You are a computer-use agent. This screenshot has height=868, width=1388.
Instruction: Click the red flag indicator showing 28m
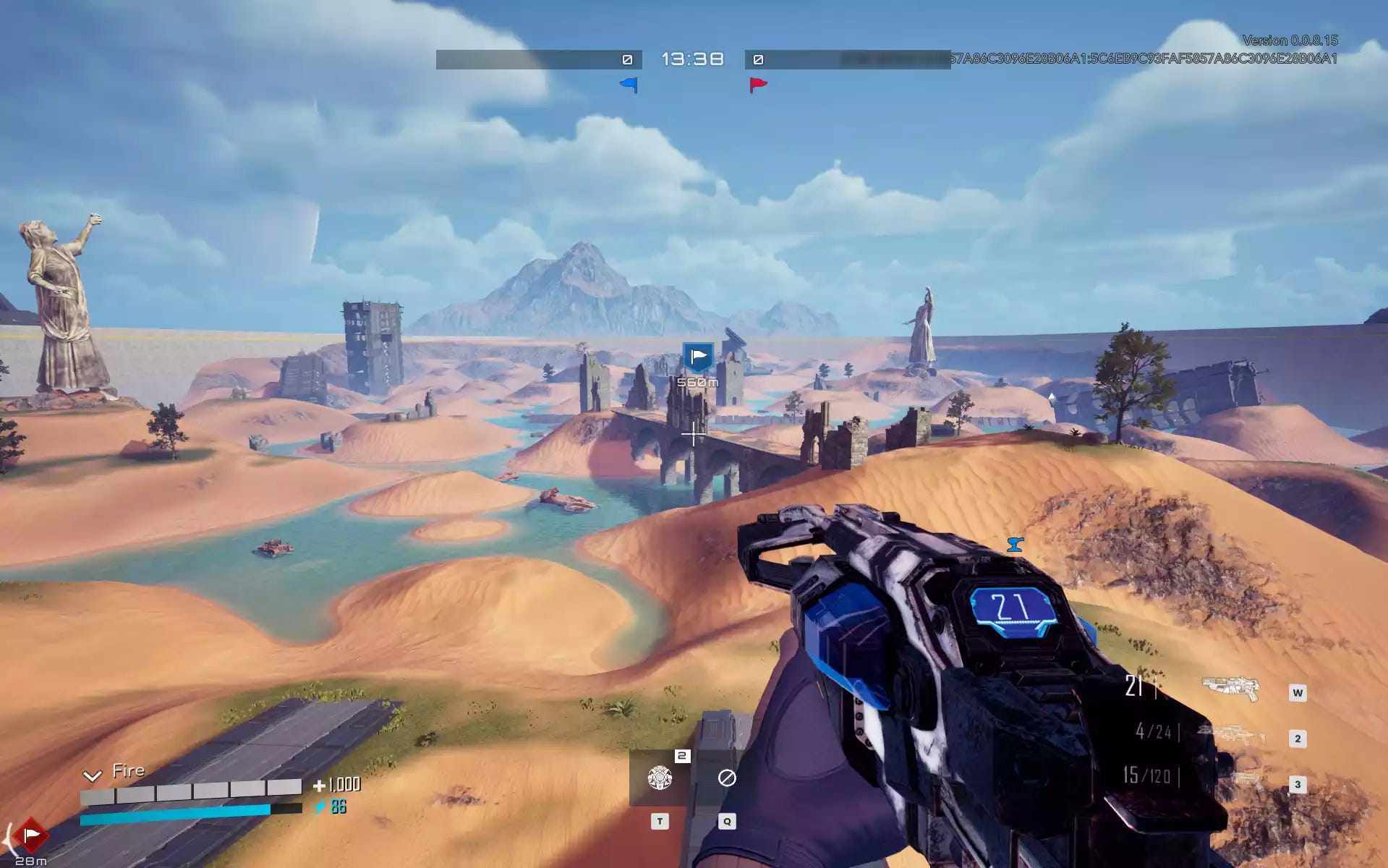[30, 836]
